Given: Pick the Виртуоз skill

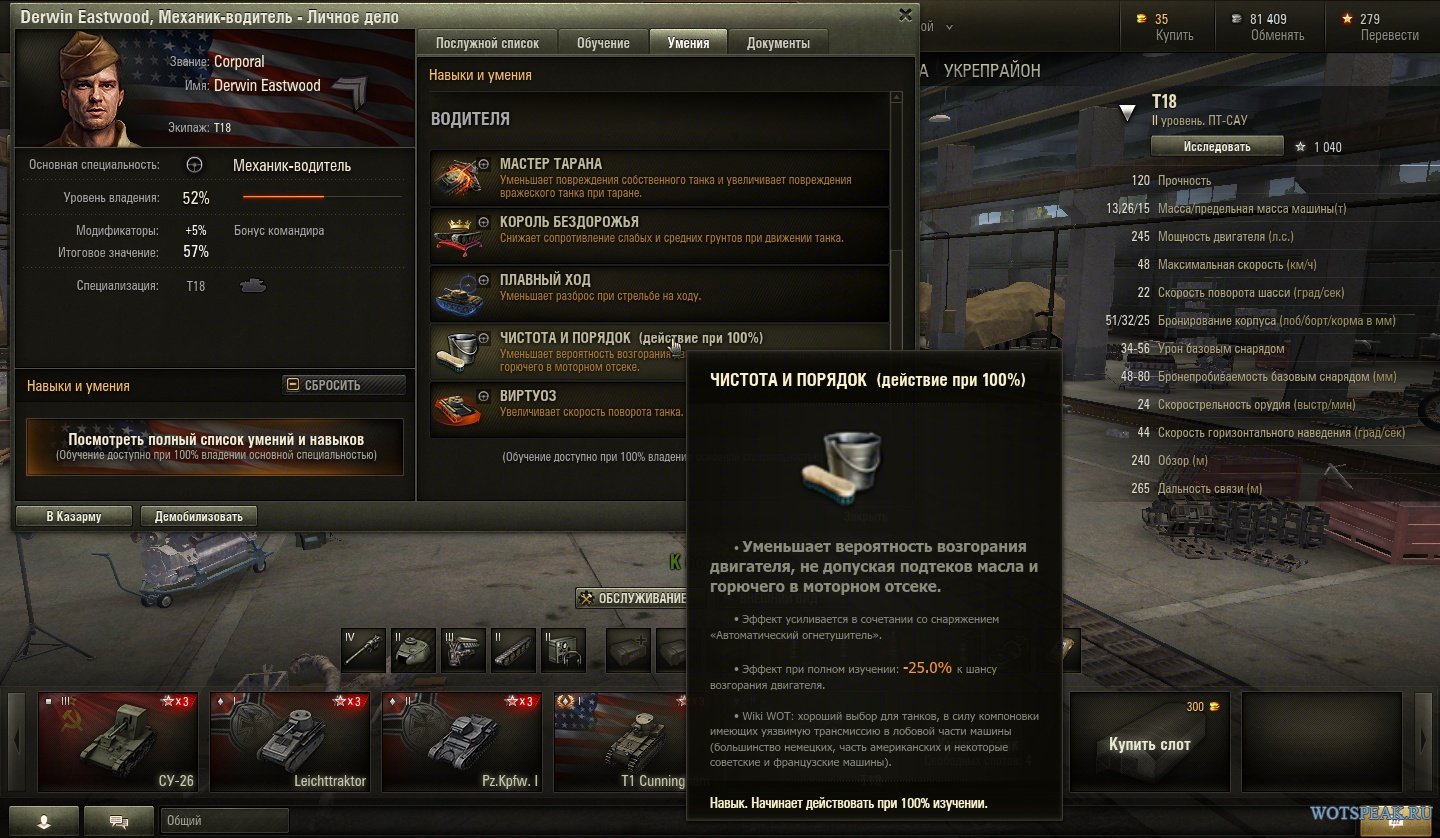Looking at the screenshot, I should 560,407.
